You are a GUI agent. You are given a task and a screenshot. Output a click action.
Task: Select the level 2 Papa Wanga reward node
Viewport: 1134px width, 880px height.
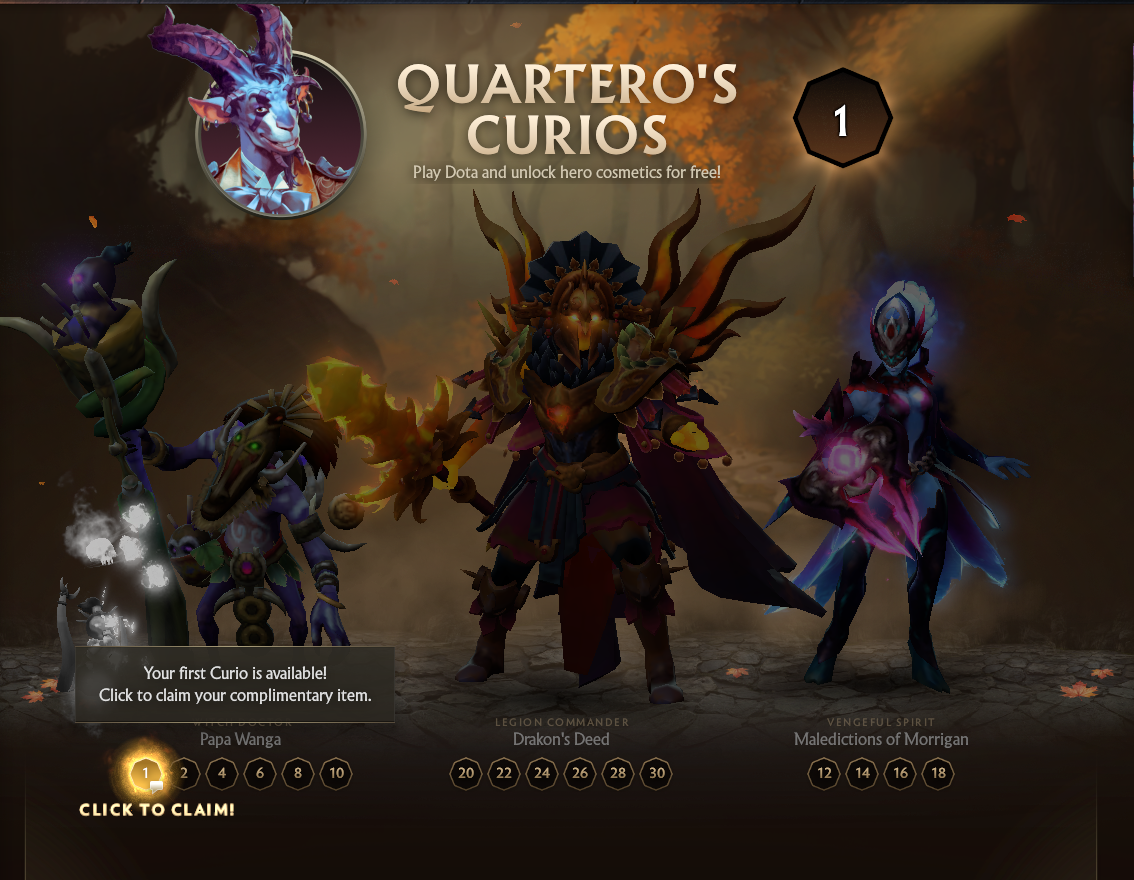pos(184,773)
